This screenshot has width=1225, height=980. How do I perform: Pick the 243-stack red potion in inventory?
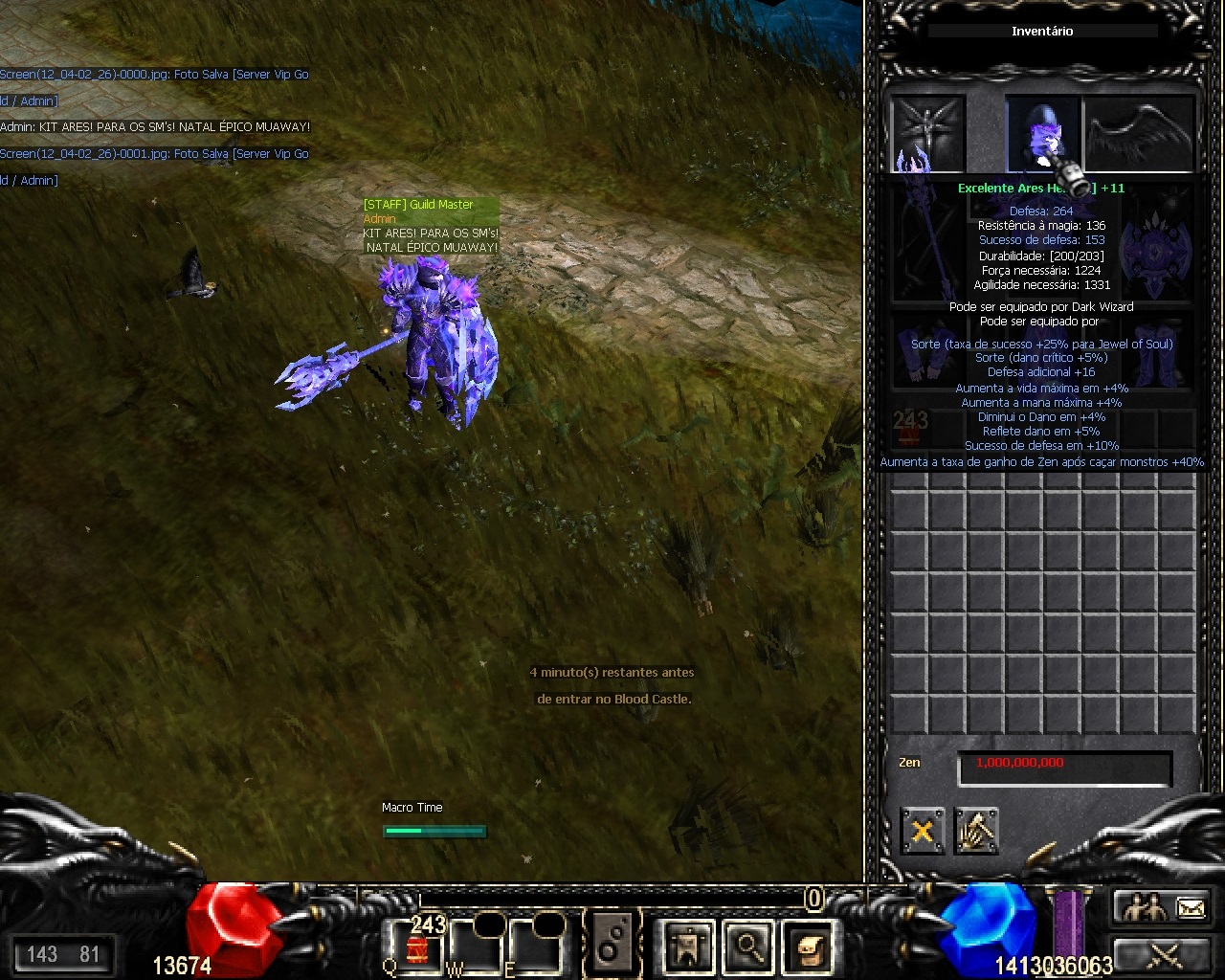(909, 430)
